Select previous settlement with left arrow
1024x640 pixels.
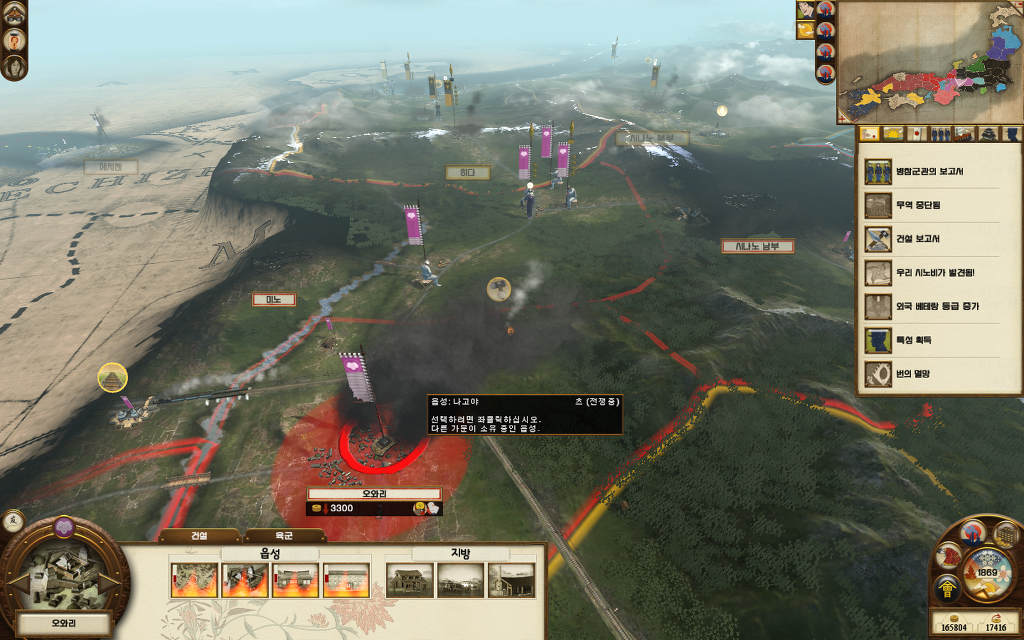pos(14,580)
